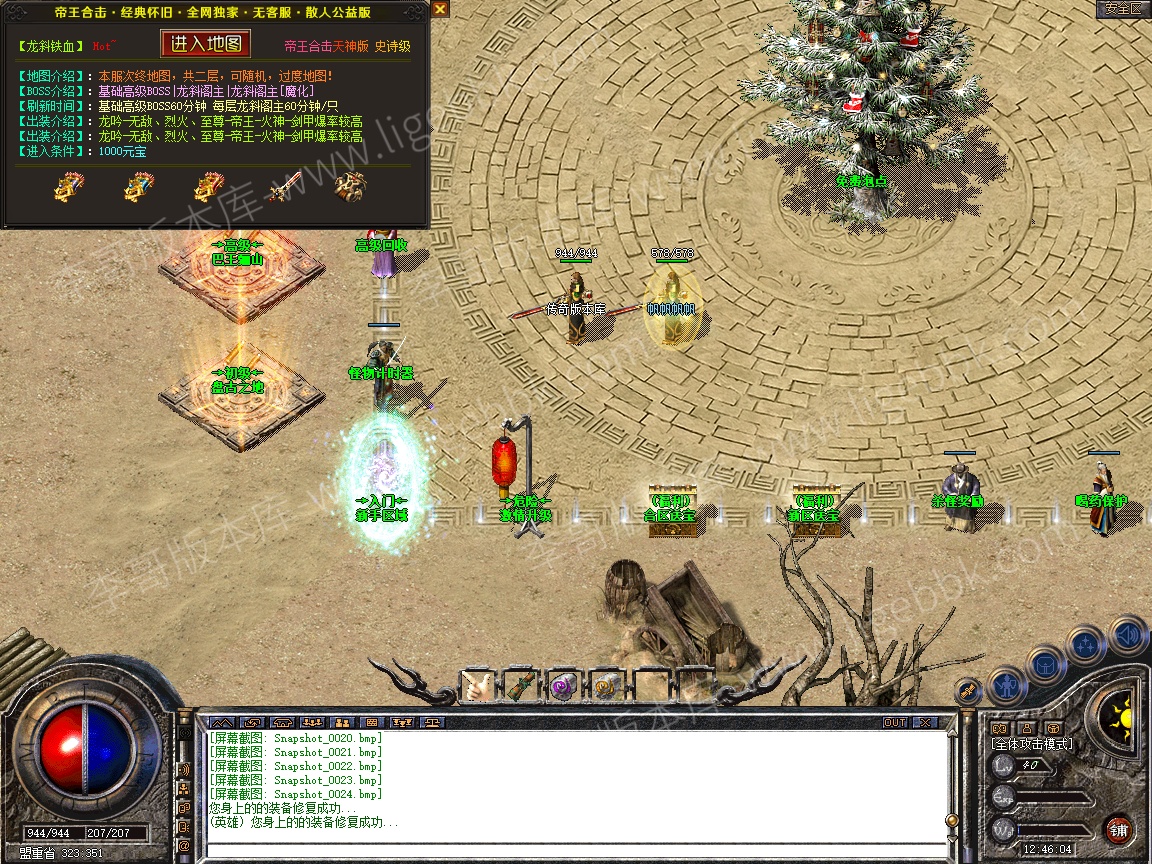Toggle the 全体攻击模式 attack mode label
Image resolution: width=1152 pixels, height=864 pixels.
tap(1032, 744)
